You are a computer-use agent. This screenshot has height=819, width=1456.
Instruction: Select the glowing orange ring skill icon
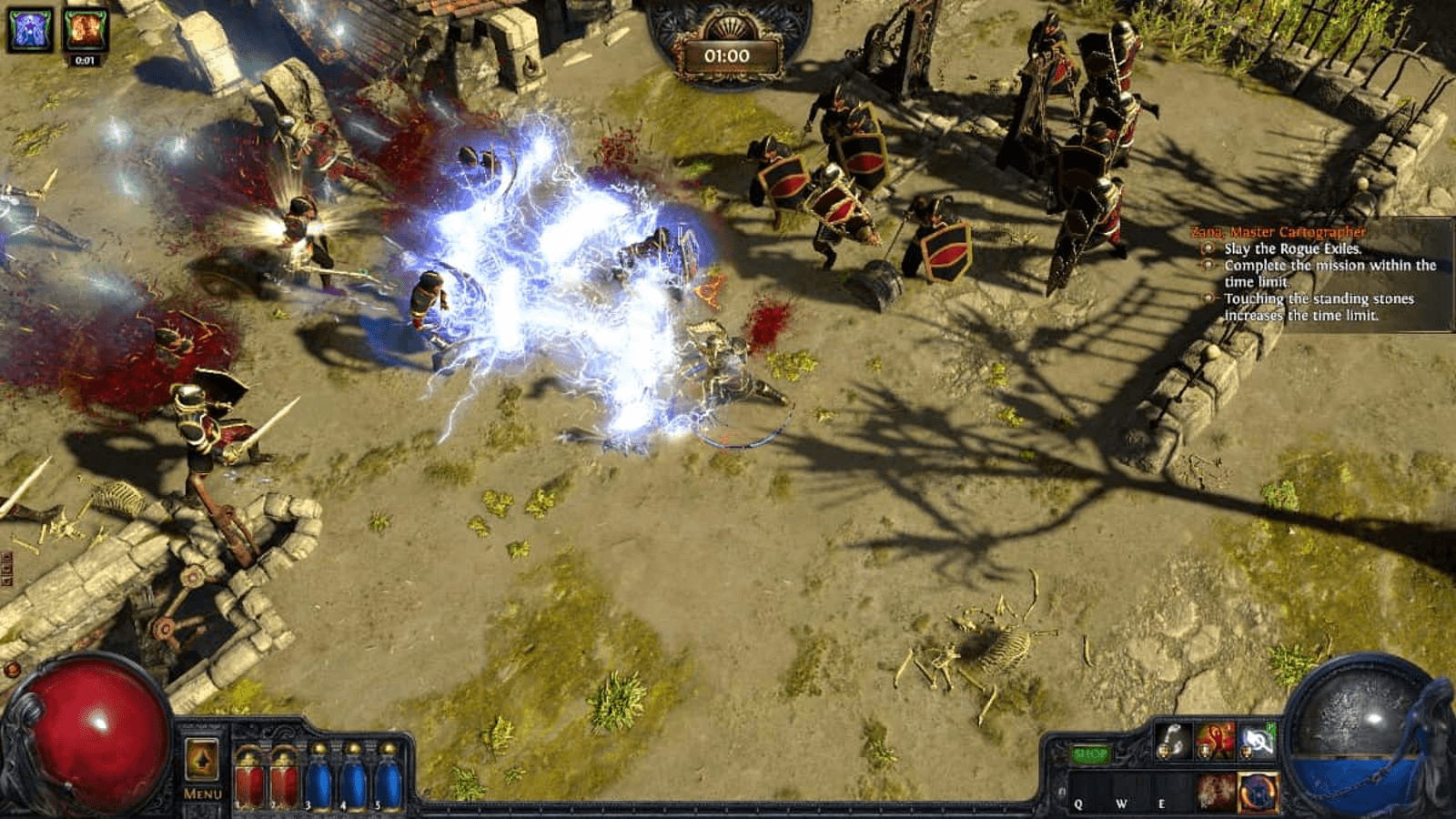[x=1258, y=791]
